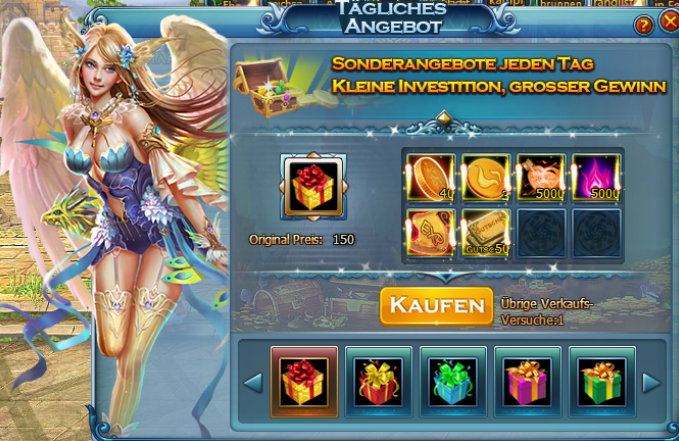The width and height of the screenshot is (679, 441).
Task: Inspect the copper coin reward slot
Action: (430, 178)
